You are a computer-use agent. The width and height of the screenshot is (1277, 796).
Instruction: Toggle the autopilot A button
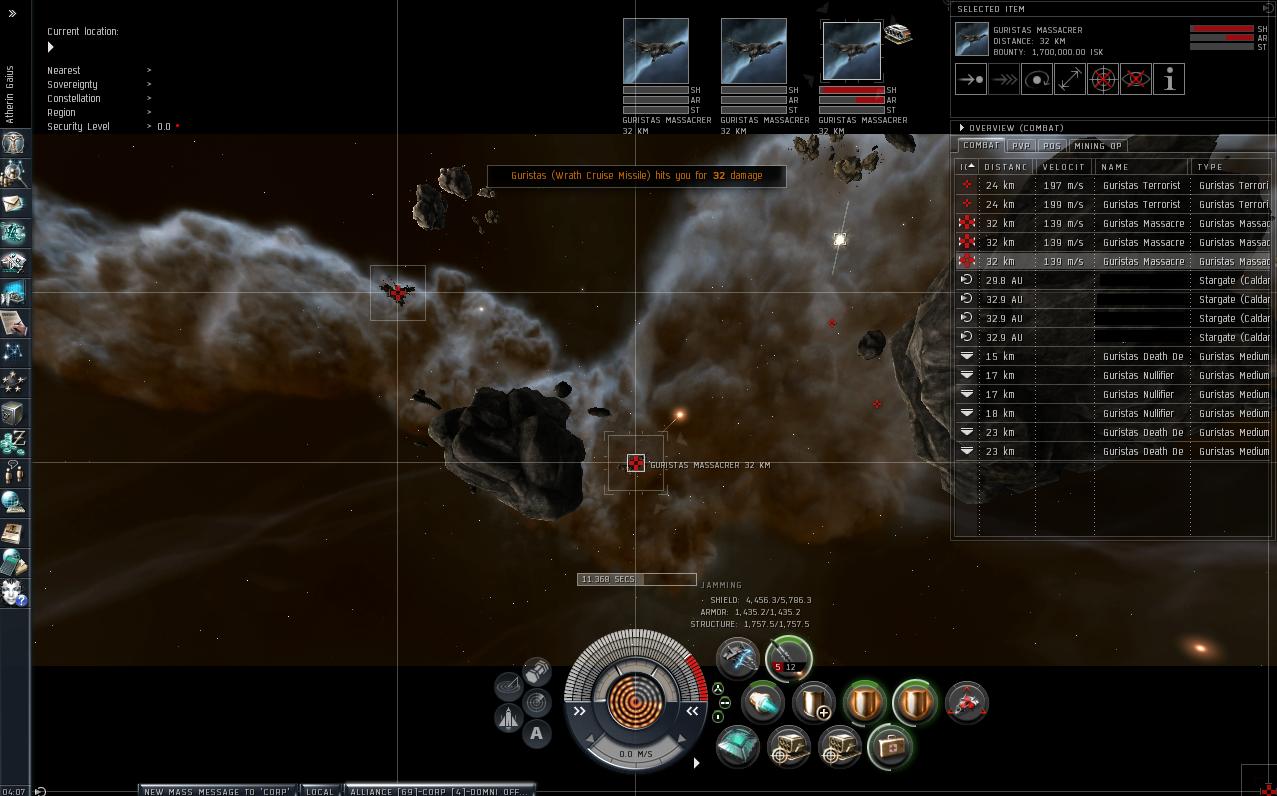(x=536, y=734)
